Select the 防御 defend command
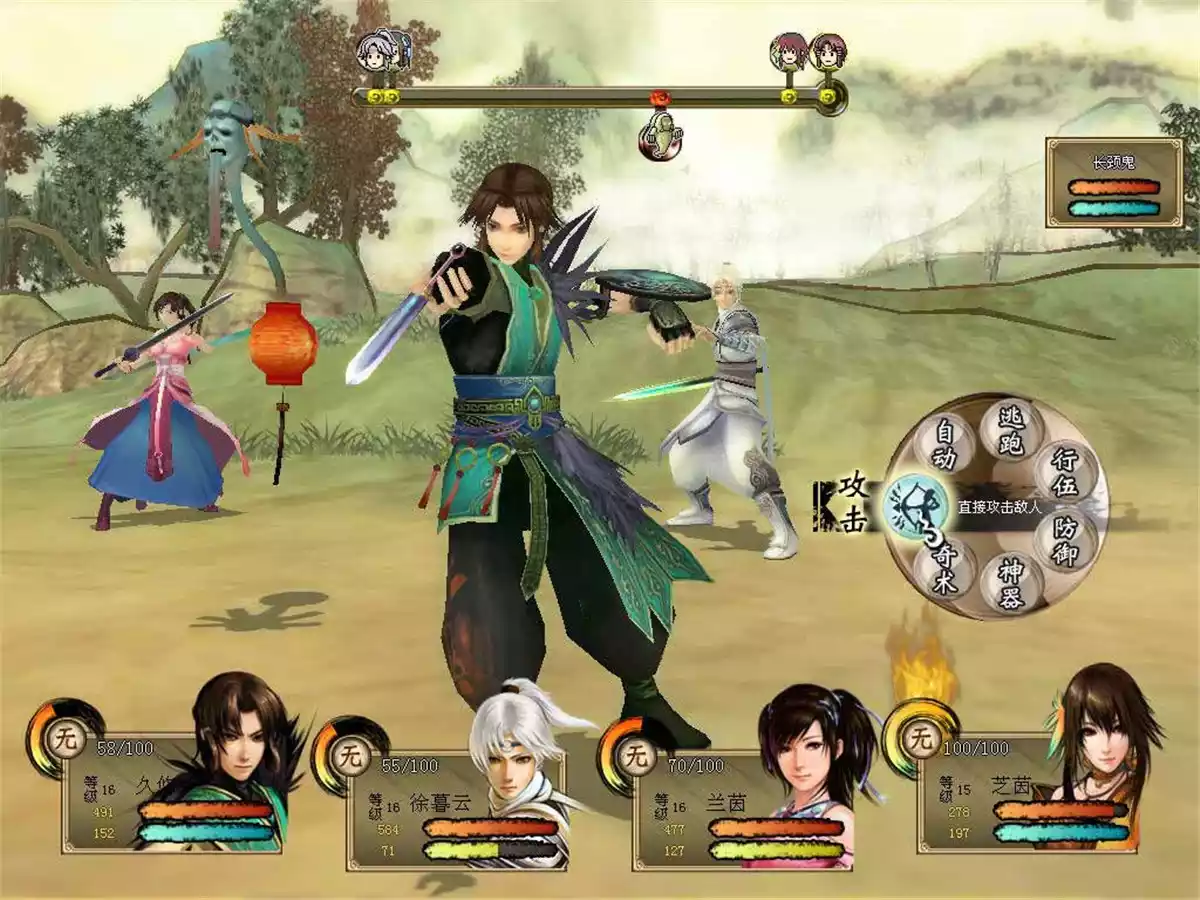This screenshot has height=900, width=1200. tap(1065, 541)
